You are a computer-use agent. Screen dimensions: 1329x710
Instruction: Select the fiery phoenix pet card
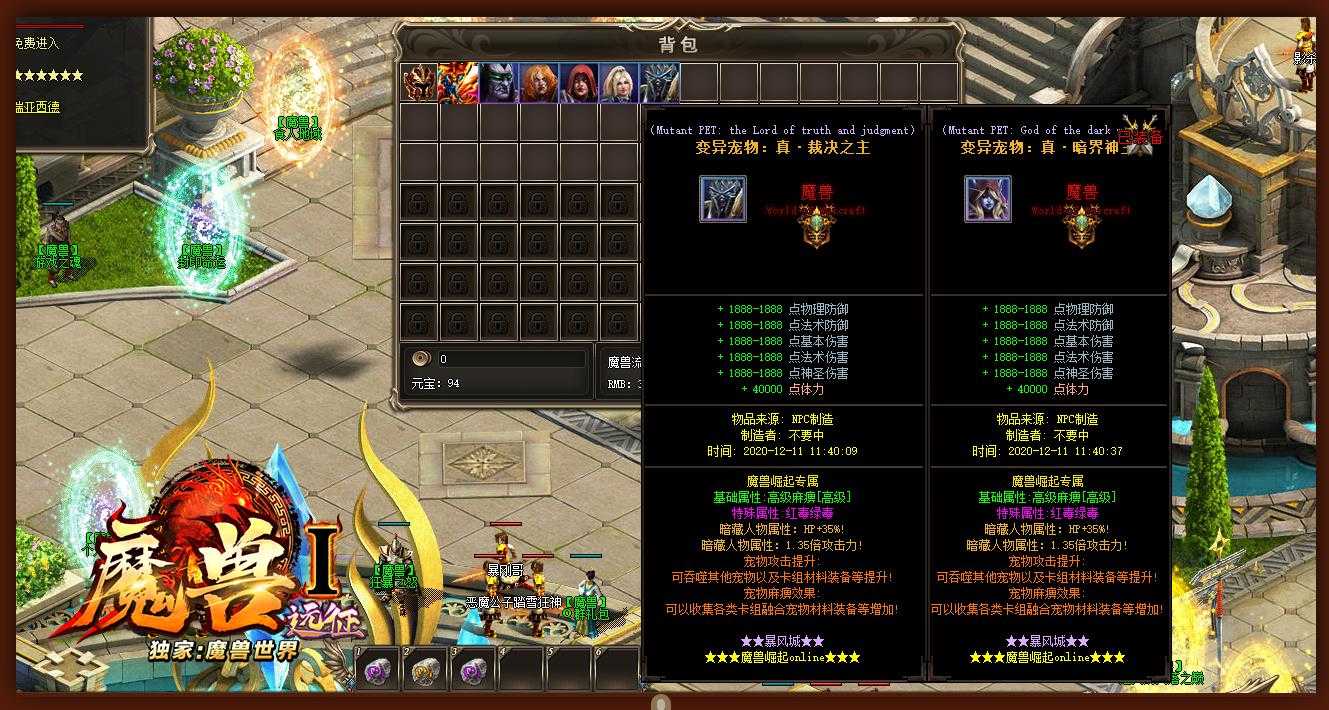(x=459, y=83)
